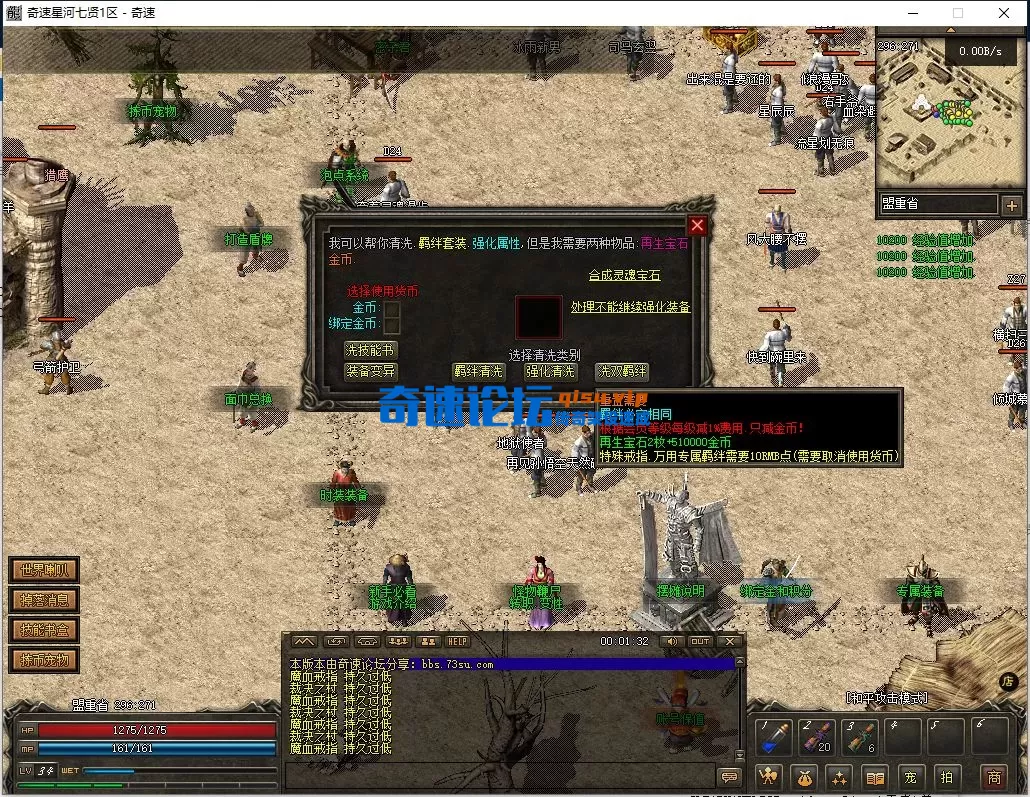Image resolution: width=1030 pixels, height=797 pixels.
Task: Open the bag with the pouch icon
Action: (804, 777)
